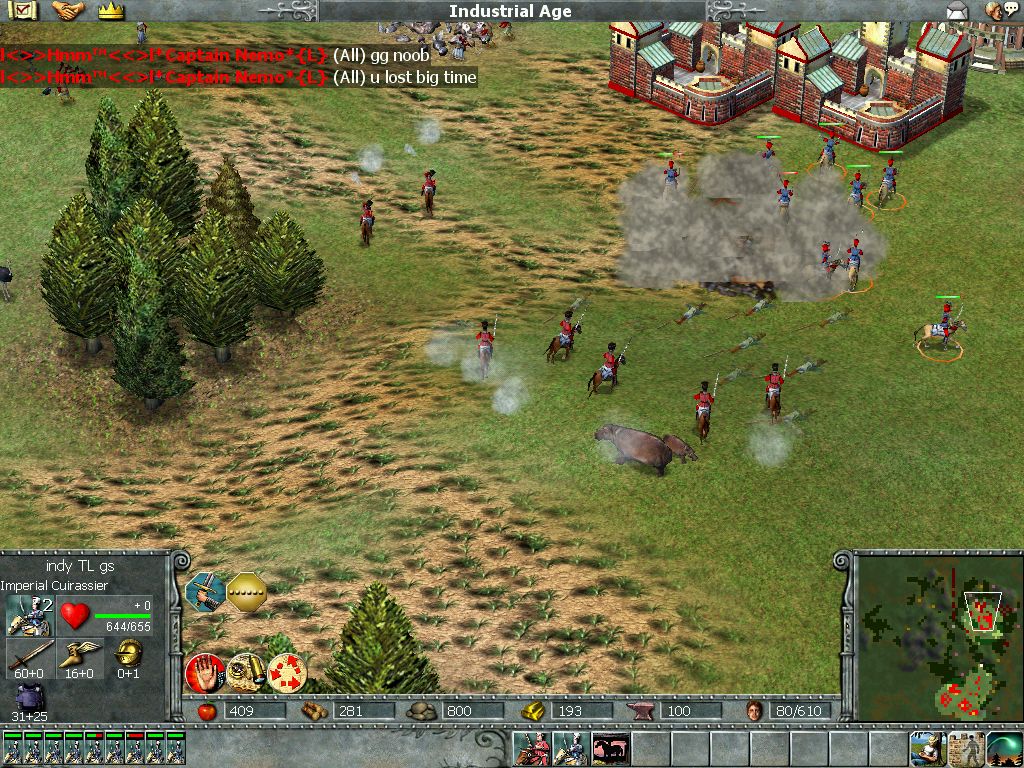Screen dimensions: 1024x768
Task: Choose the gold octagon formation button
Action: coord(246,592)
